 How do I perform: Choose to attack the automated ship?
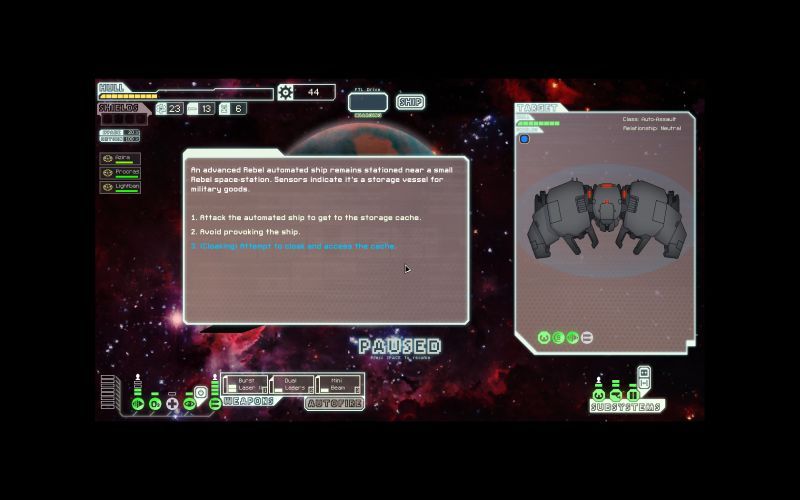[306, 217]
